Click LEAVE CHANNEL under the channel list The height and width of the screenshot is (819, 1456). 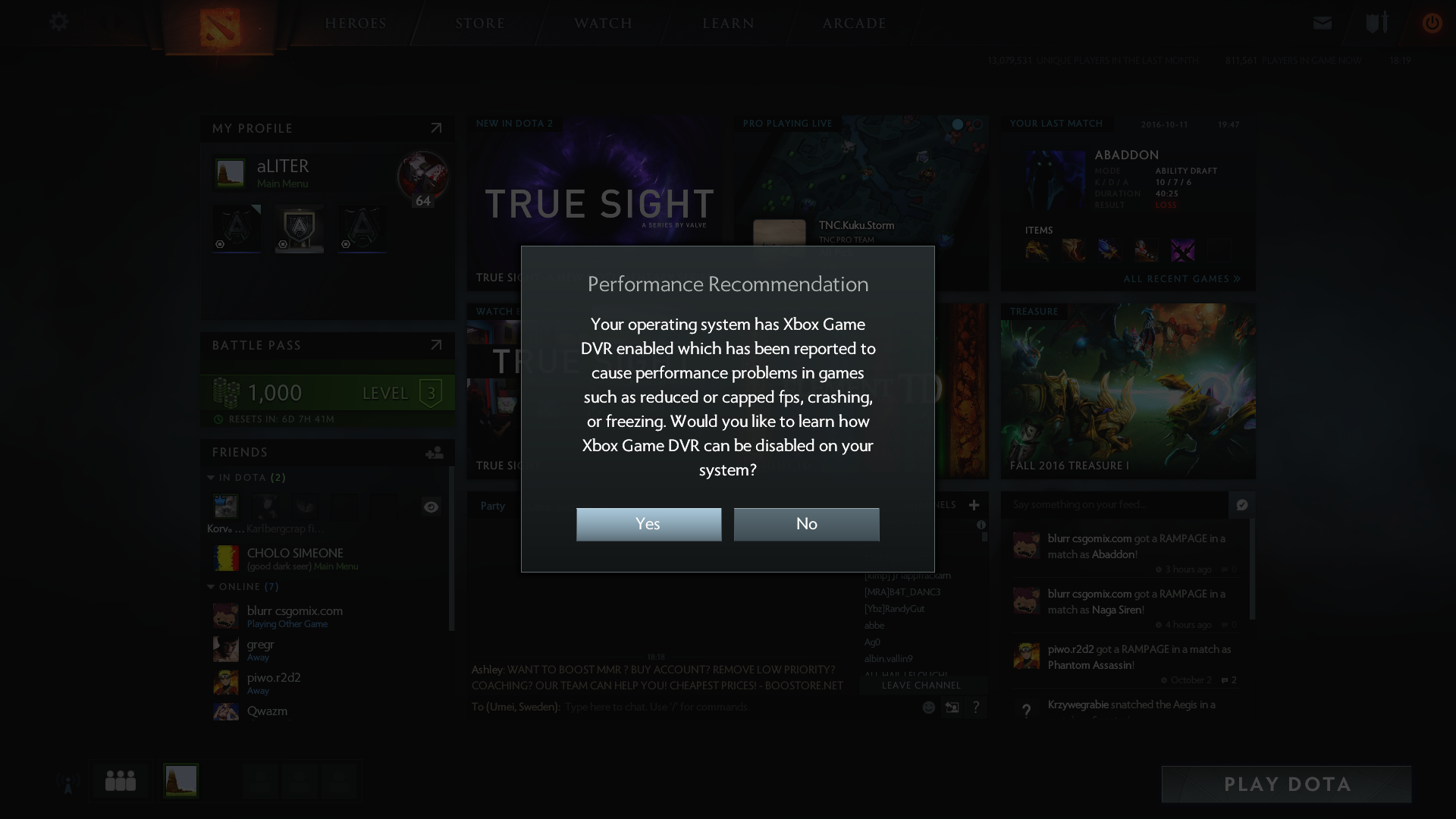921,685
